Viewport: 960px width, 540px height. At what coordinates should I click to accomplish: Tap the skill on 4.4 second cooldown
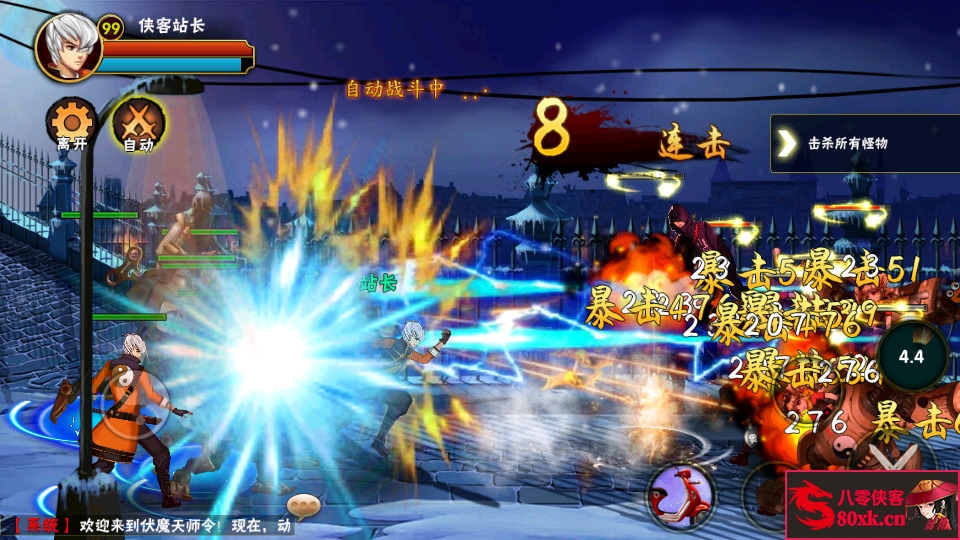point(911,355)
